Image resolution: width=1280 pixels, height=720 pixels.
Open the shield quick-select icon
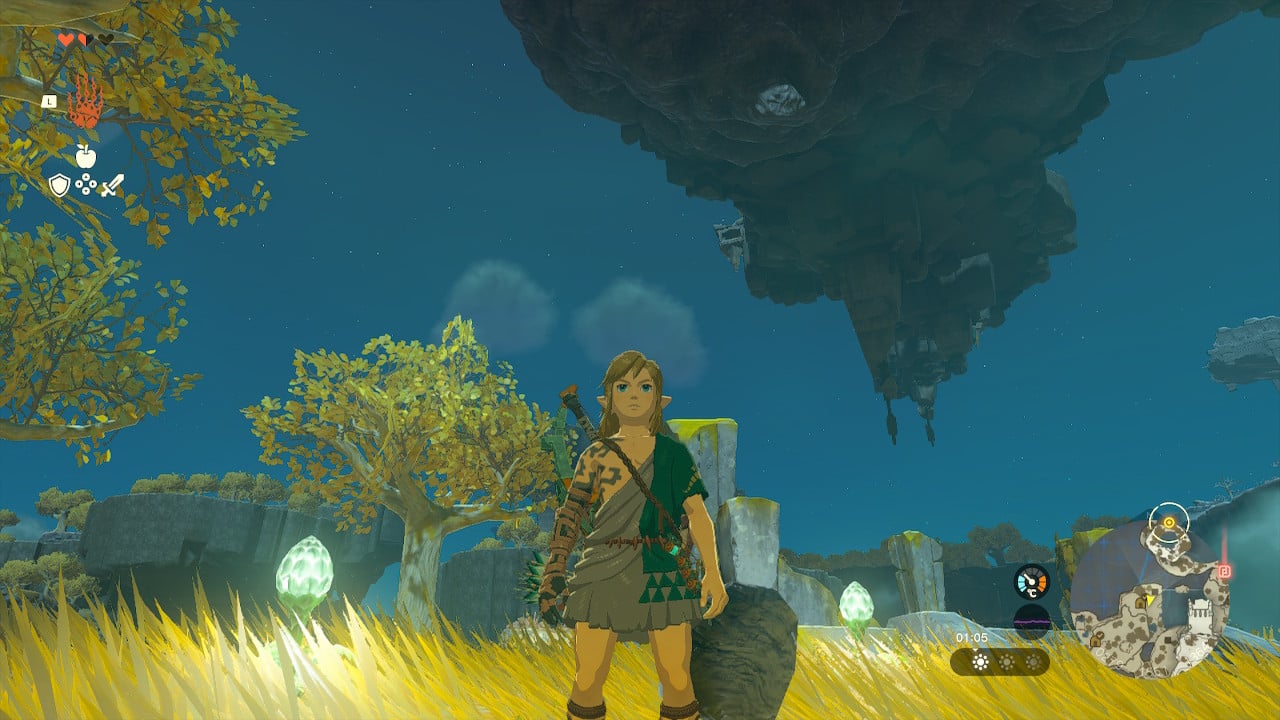click(x=60, y=185)
